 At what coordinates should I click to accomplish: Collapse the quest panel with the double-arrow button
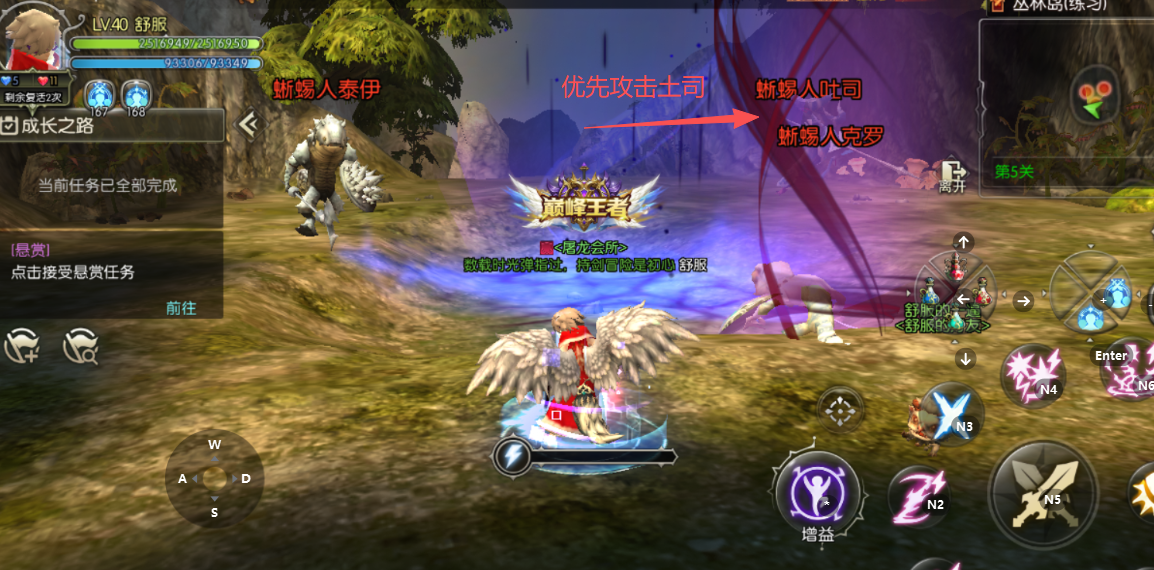tap(247, 123)
